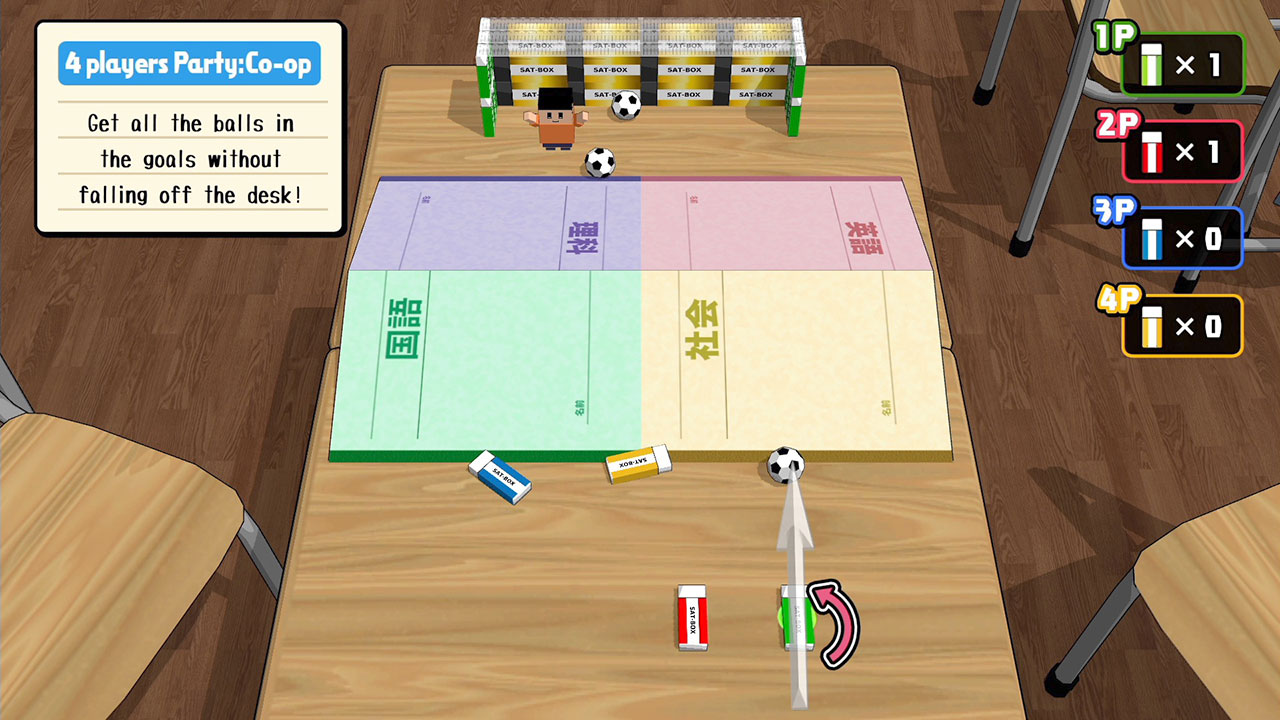Screen dimensions: 1280x720
Task: Click the 3P blue score badge
Action: pyautogui.click(x=1183, y=237)
